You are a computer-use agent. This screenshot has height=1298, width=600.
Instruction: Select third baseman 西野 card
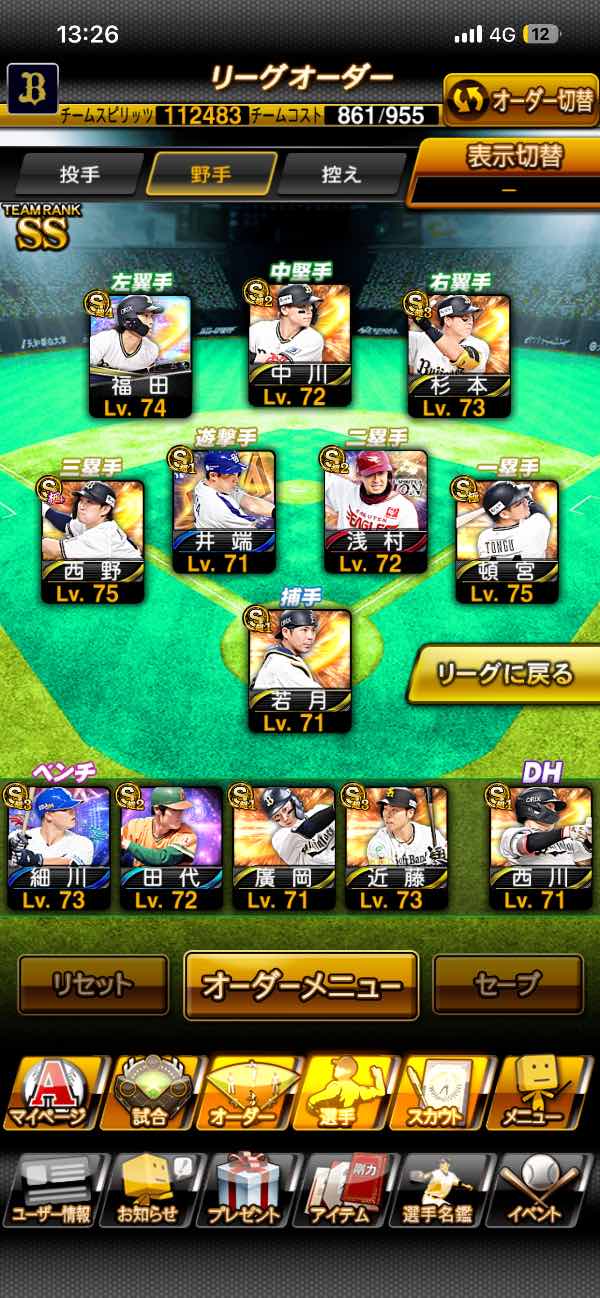93,542
